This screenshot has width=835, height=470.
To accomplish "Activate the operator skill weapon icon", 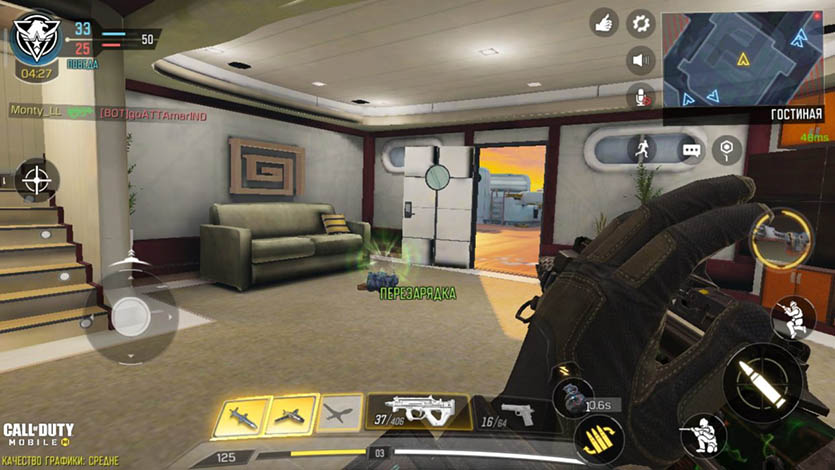I will 781,237.
